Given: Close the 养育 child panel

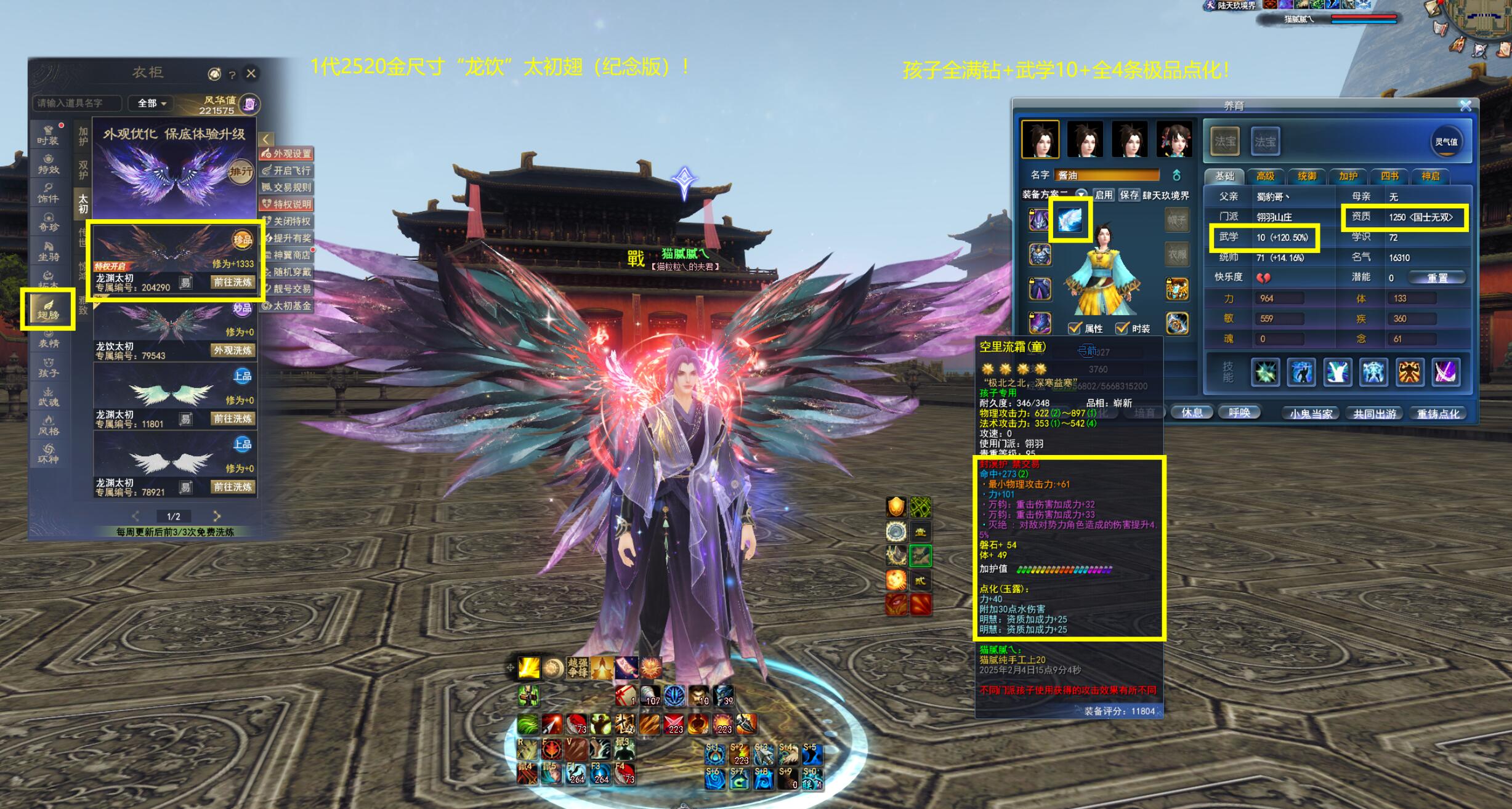Looking at the screenshot, I should (x=1466, y=106).
